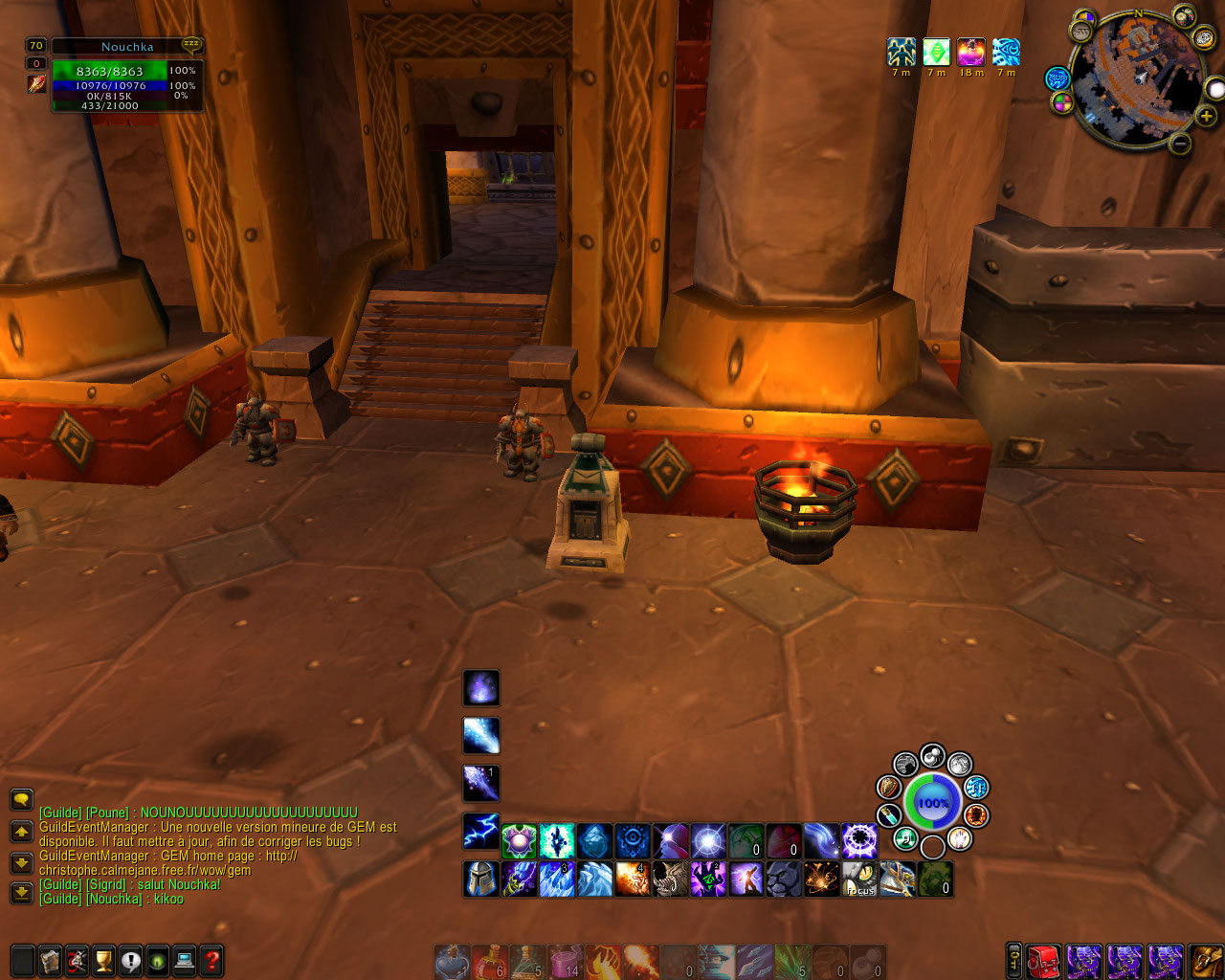Screen dimensions: 1225x980
Task: Click the Arcane Intellect buff icon
Action: click(x=1006, y=52)
